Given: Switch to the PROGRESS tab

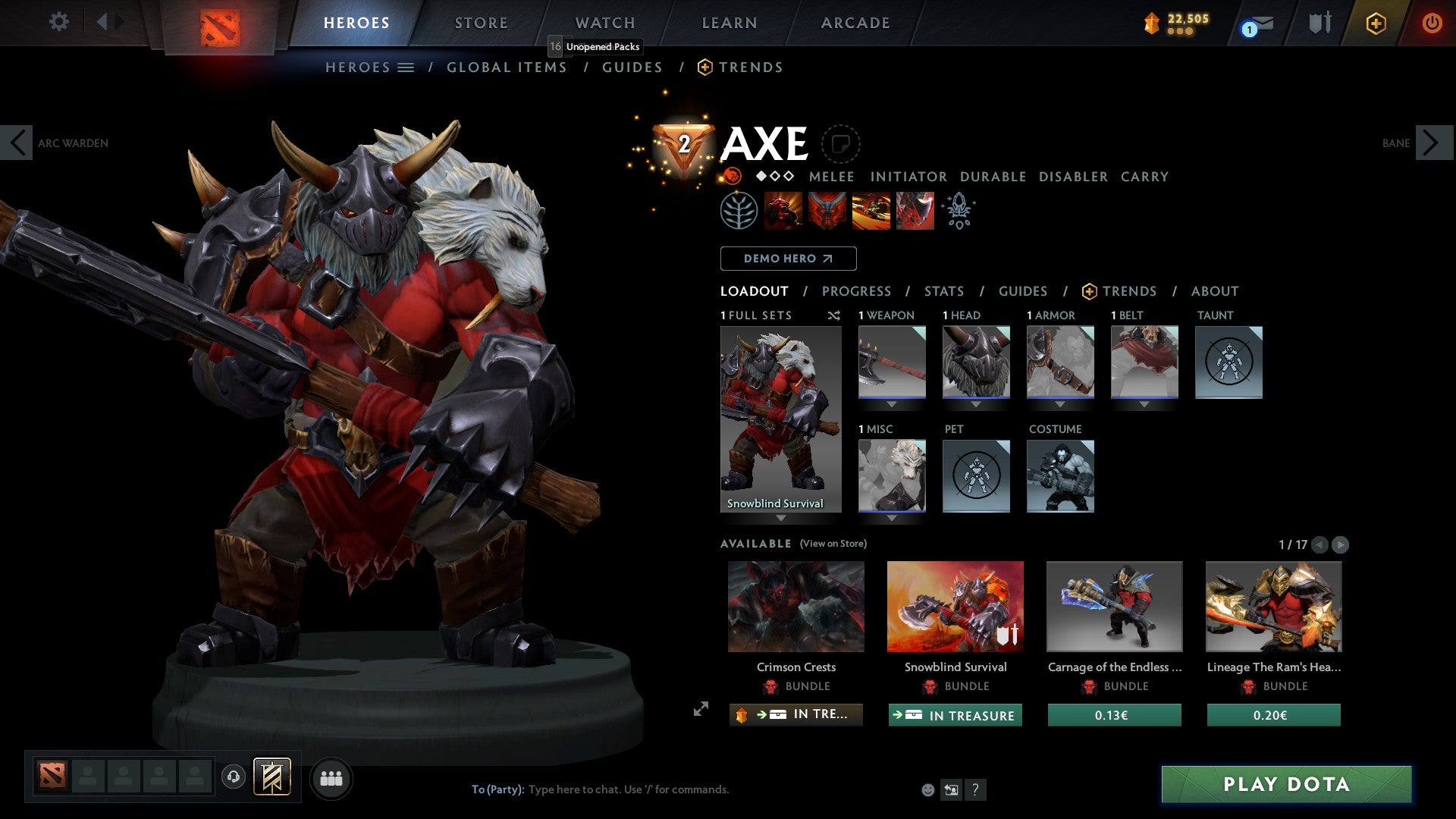Looking at the screenshot, I should 857,291.
